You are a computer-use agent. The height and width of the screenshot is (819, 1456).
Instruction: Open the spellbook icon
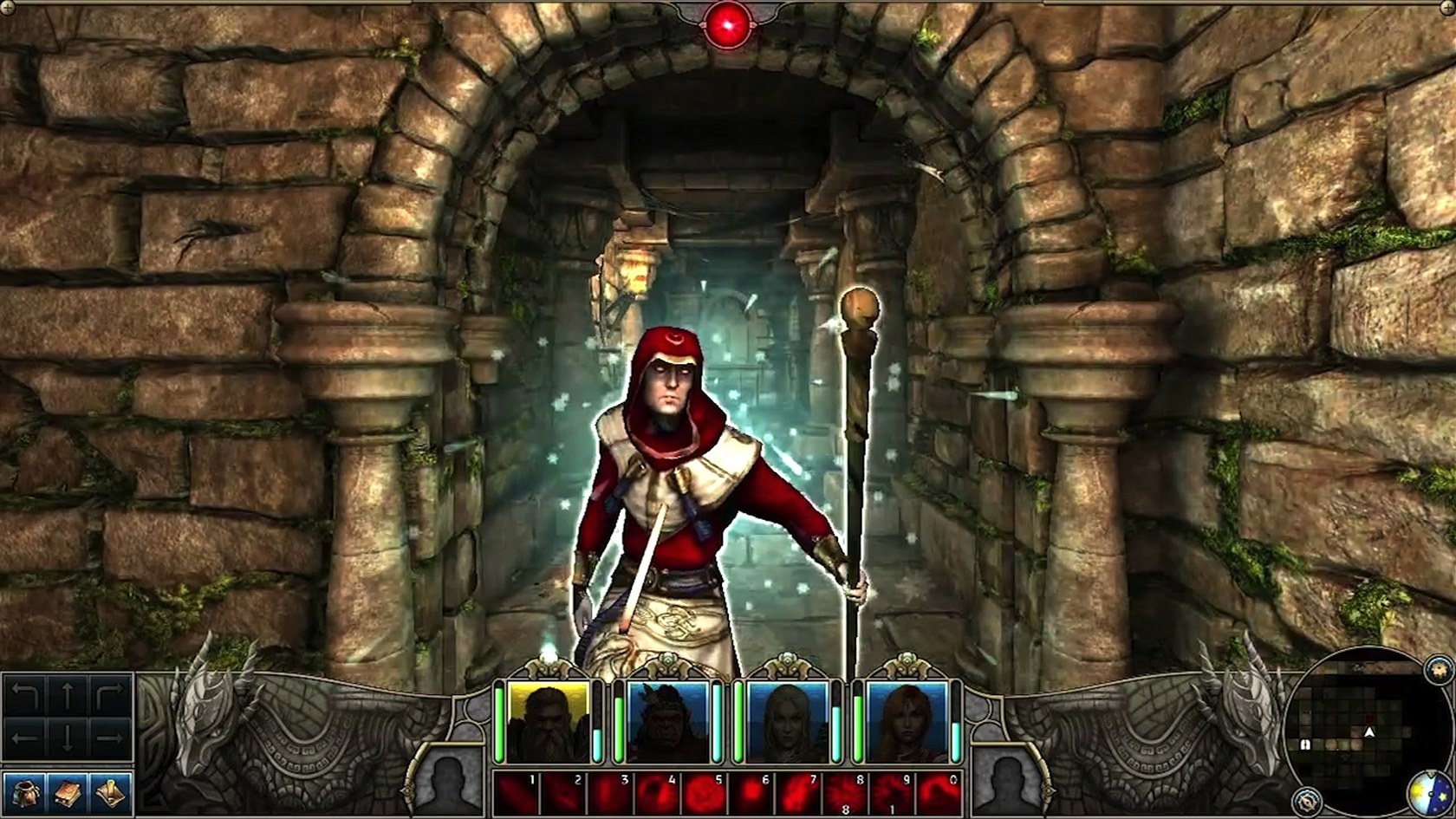(68, 793)
